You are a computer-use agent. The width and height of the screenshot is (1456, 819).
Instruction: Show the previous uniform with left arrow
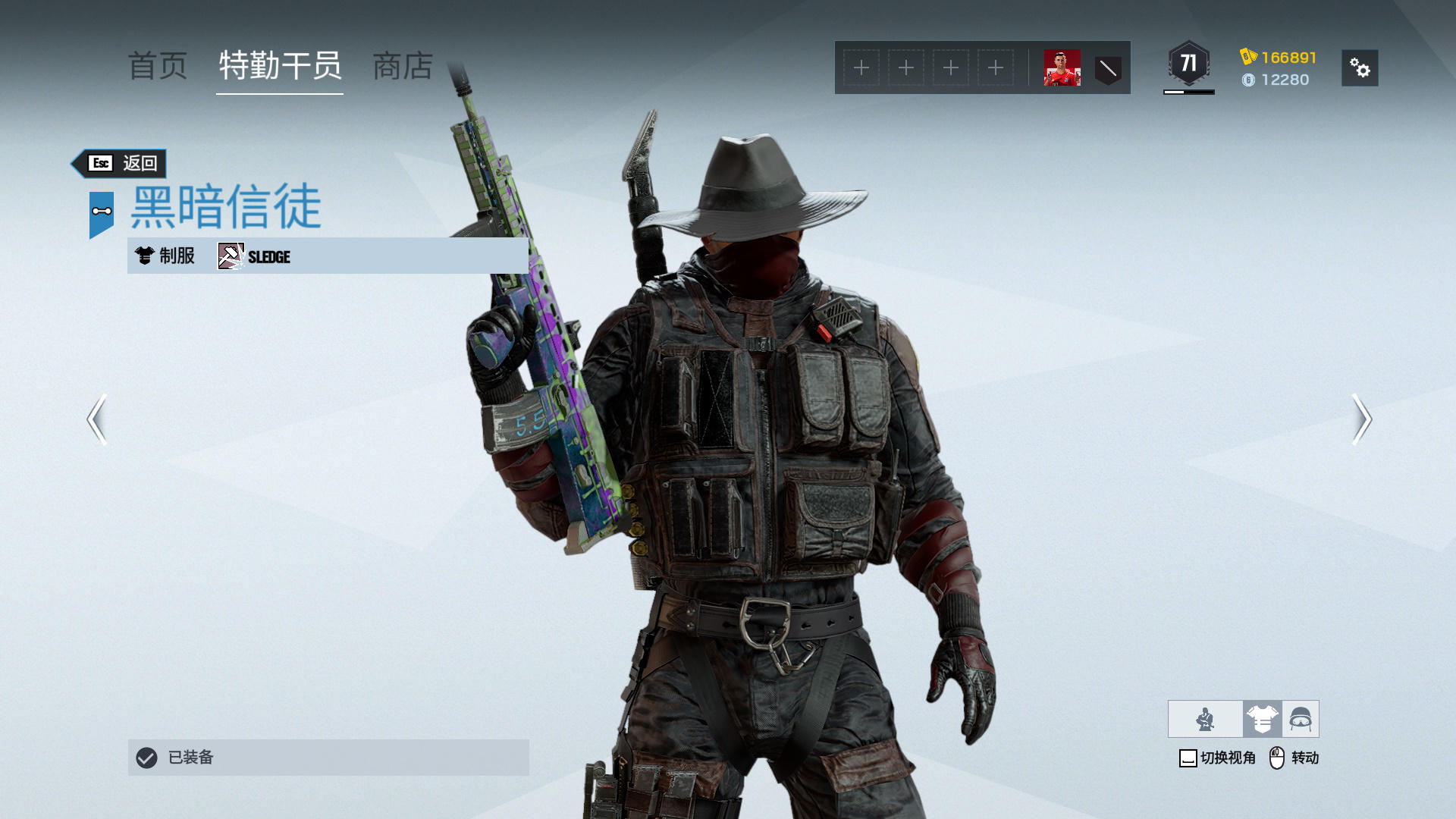[x=96, y=419]
